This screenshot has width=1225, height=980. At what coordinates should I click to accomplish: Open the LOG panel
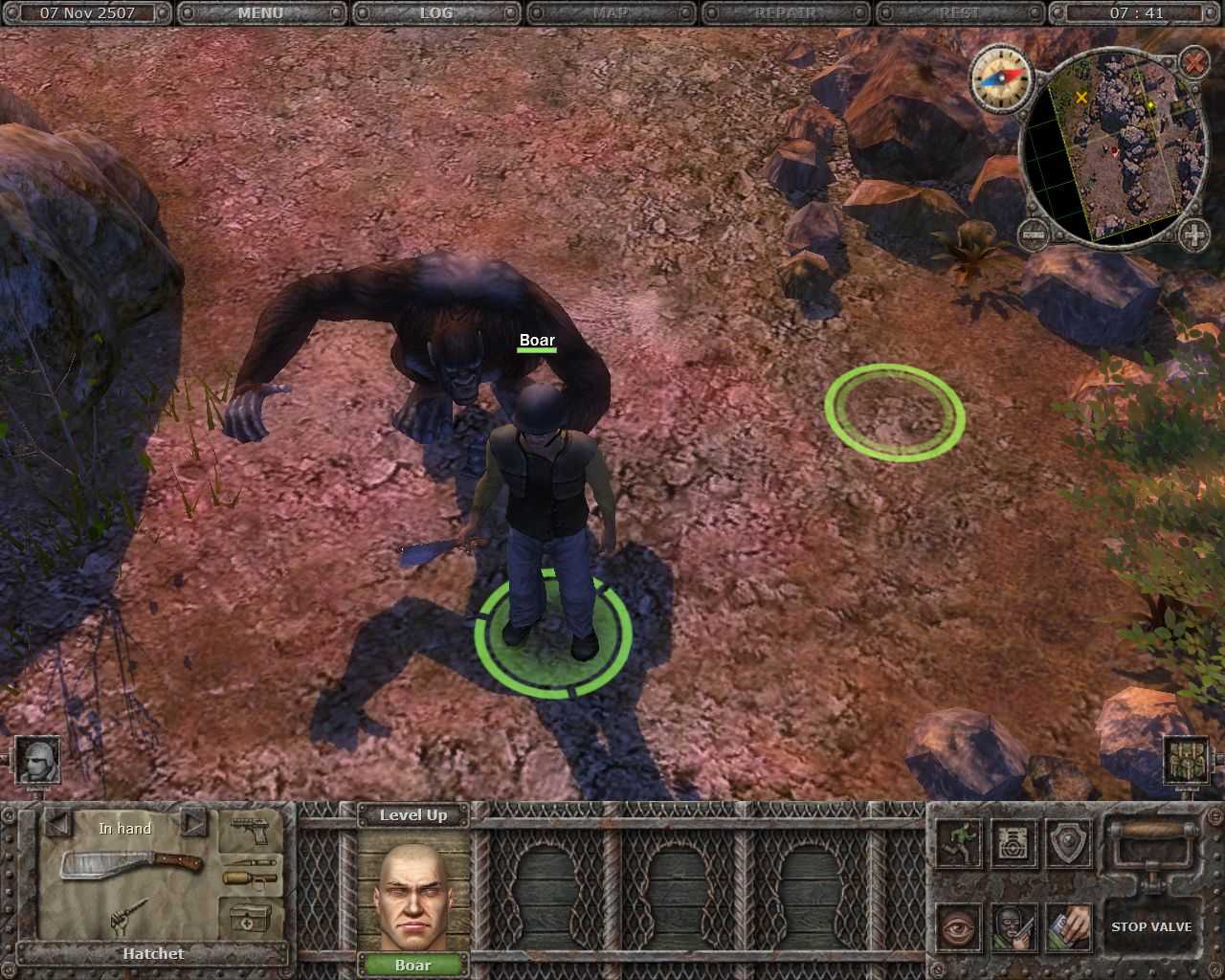click(x=435, y=12)
